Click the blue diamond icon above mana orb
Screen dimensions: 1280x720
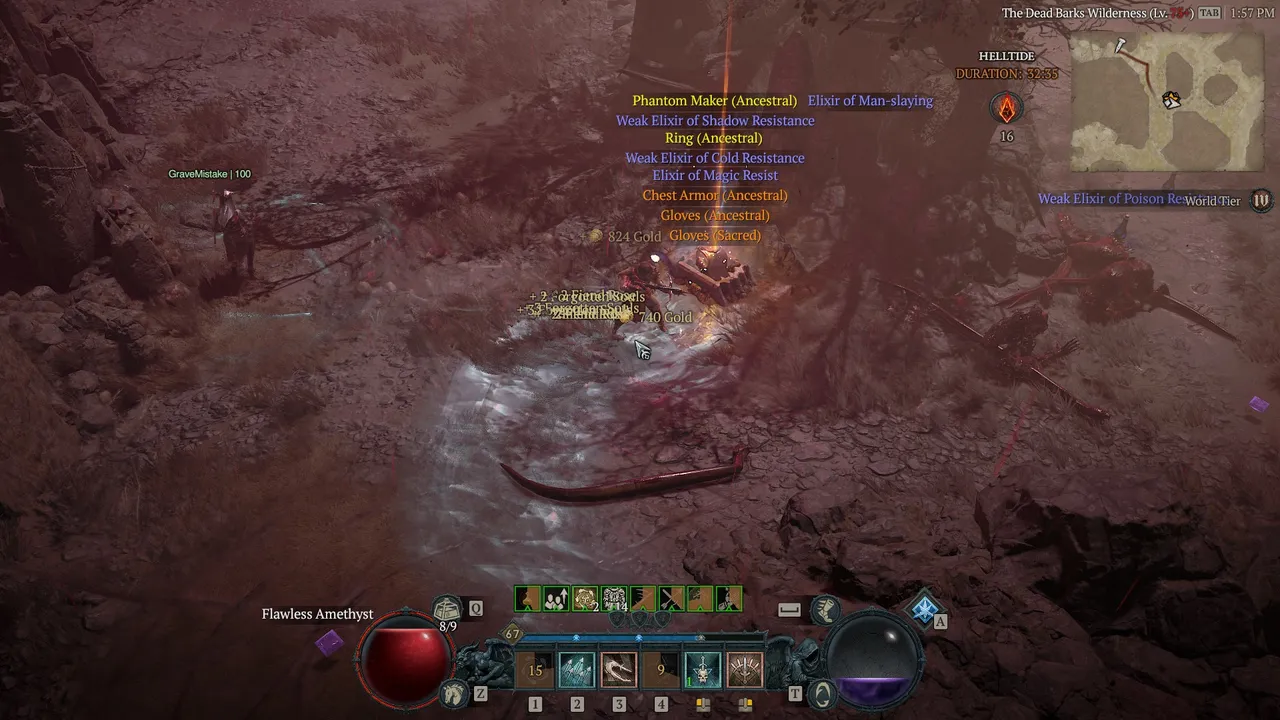point(924,607)
